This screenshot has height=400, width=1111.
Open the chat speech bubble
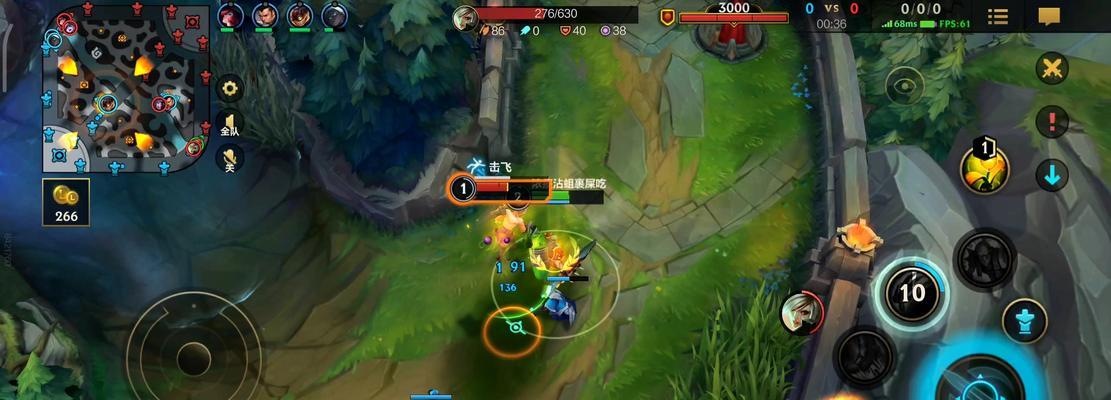[x=1049, y=16]
